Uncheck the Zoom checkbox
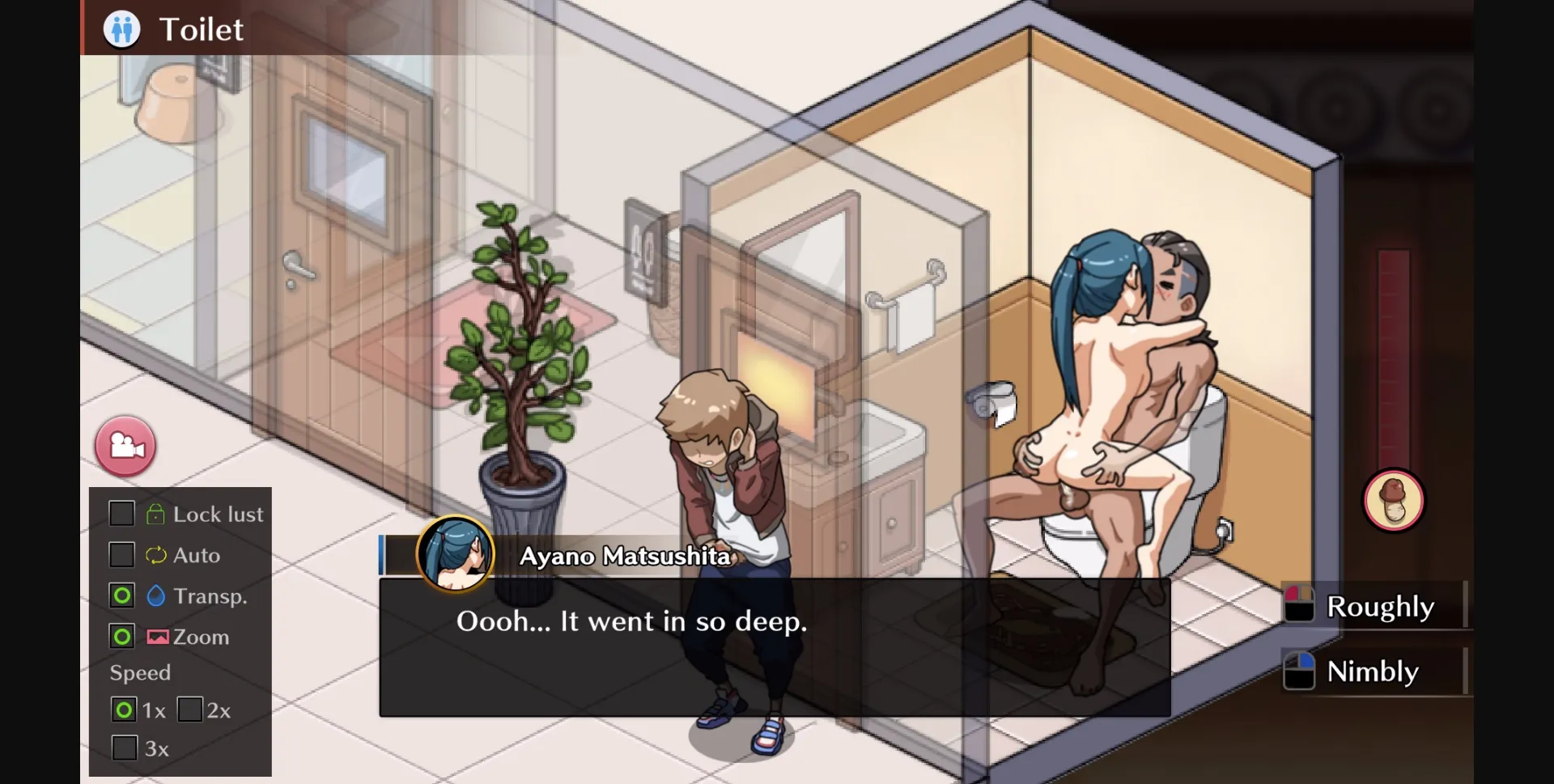 pyautogui.click(x=122, y=637)
